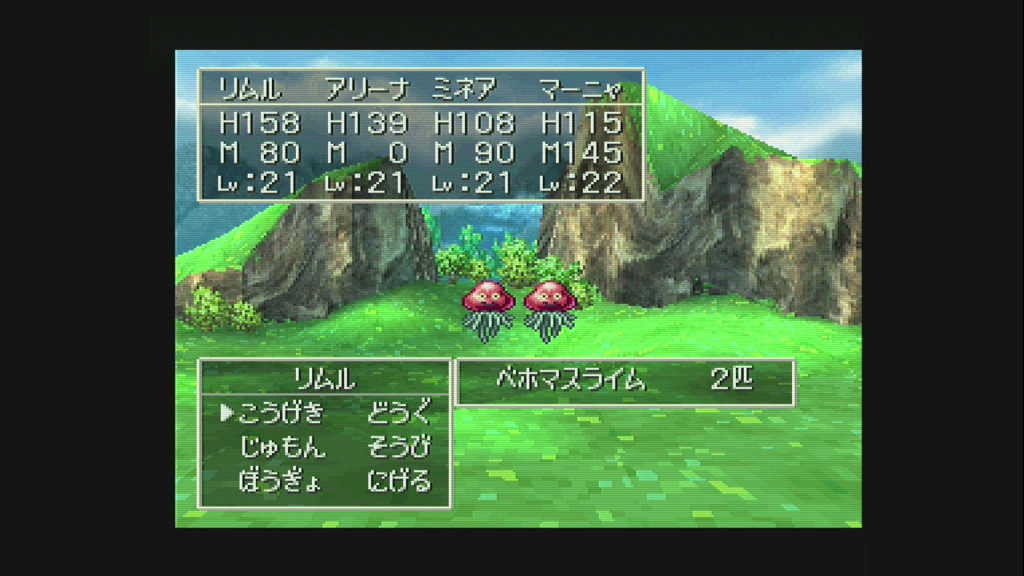Open the どうぐ items command

tap(398, 413)
